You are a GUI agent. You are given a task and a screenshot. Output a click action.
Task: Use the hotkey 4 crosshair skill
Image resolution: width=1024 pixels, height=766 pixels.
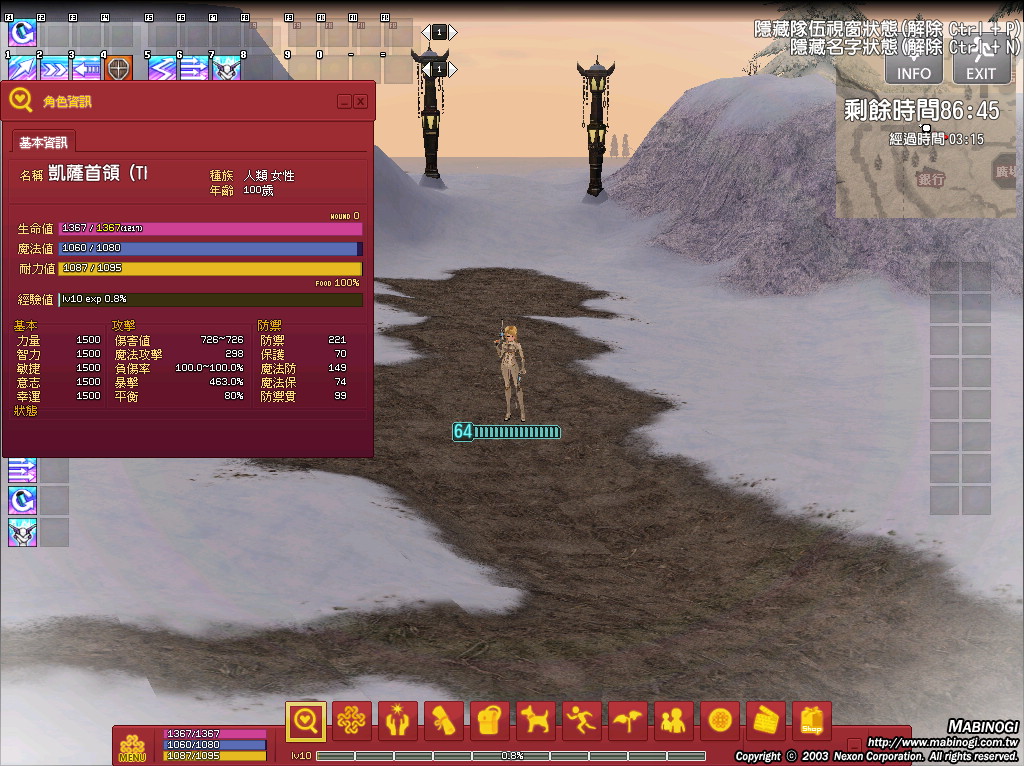(118, 69)
